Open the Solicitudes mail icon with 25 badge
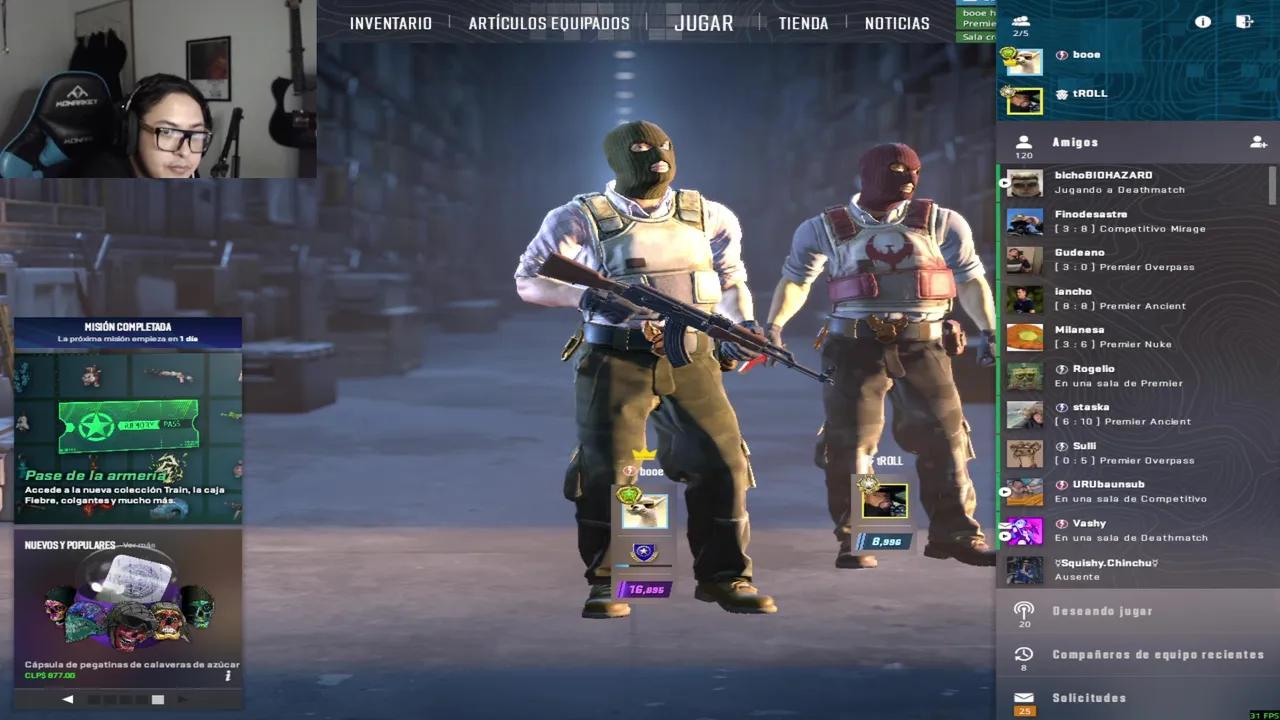This screenshot has height=720, width=1280. 1022,698
